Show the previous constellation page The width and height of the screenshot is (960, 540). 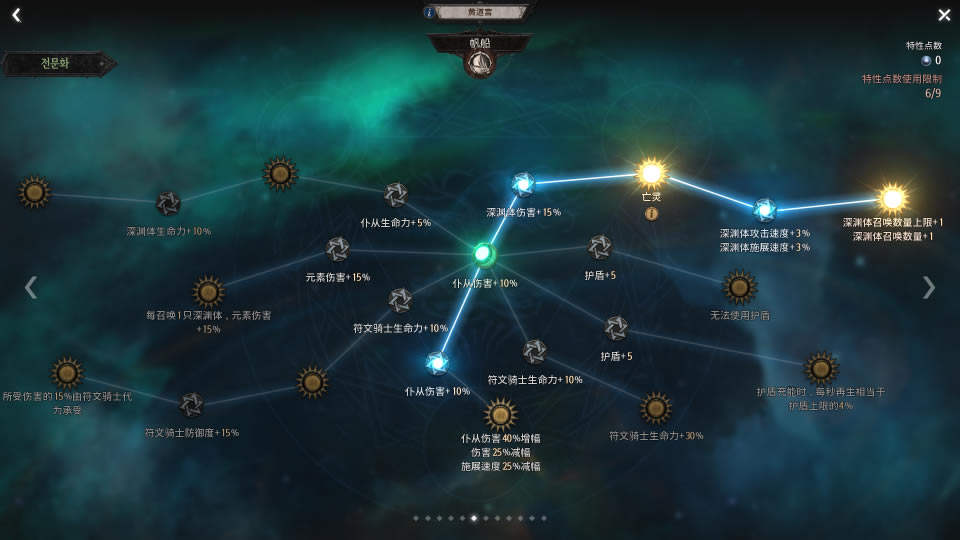click(x=30, y=287)
